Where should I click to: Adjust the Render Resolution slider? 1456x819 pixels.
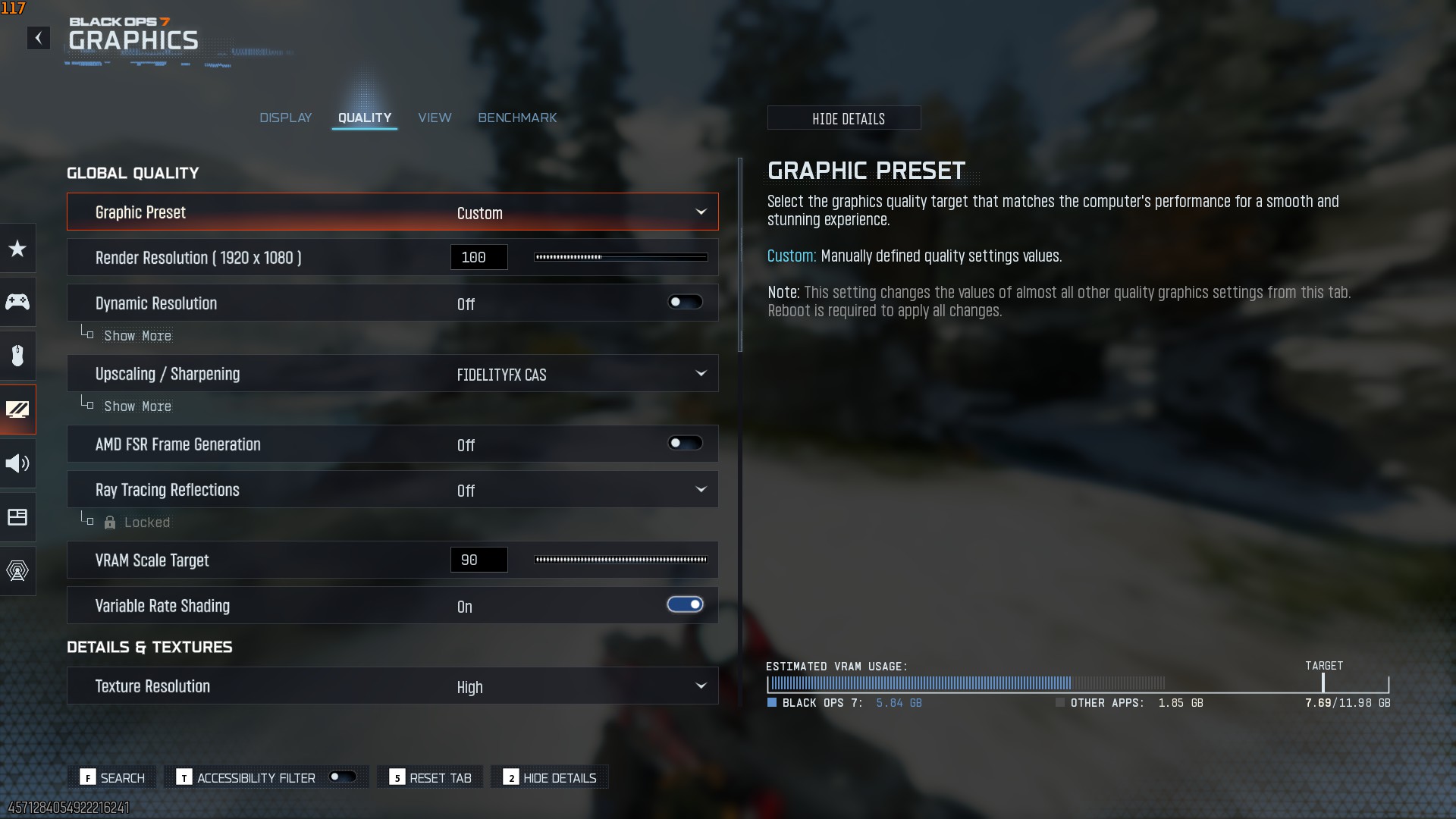click(620, 257)
